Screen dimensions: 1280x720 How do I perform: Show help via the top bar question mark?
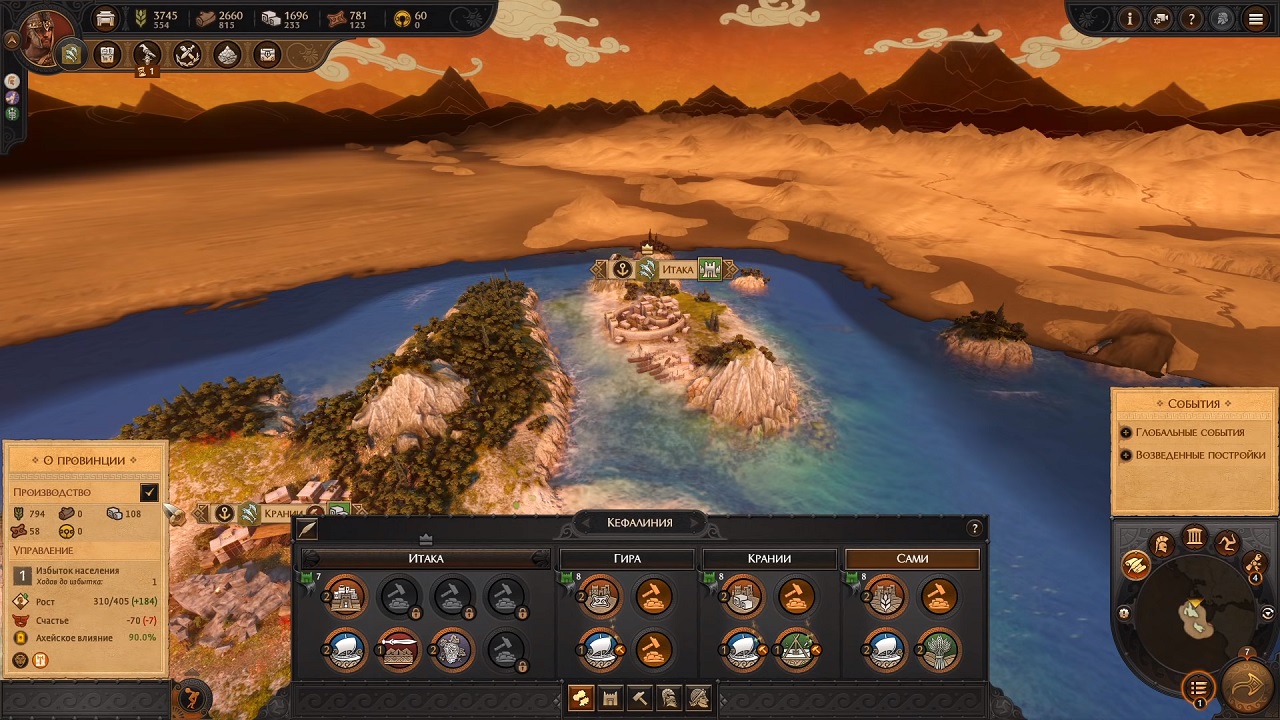pos(1191,18)
